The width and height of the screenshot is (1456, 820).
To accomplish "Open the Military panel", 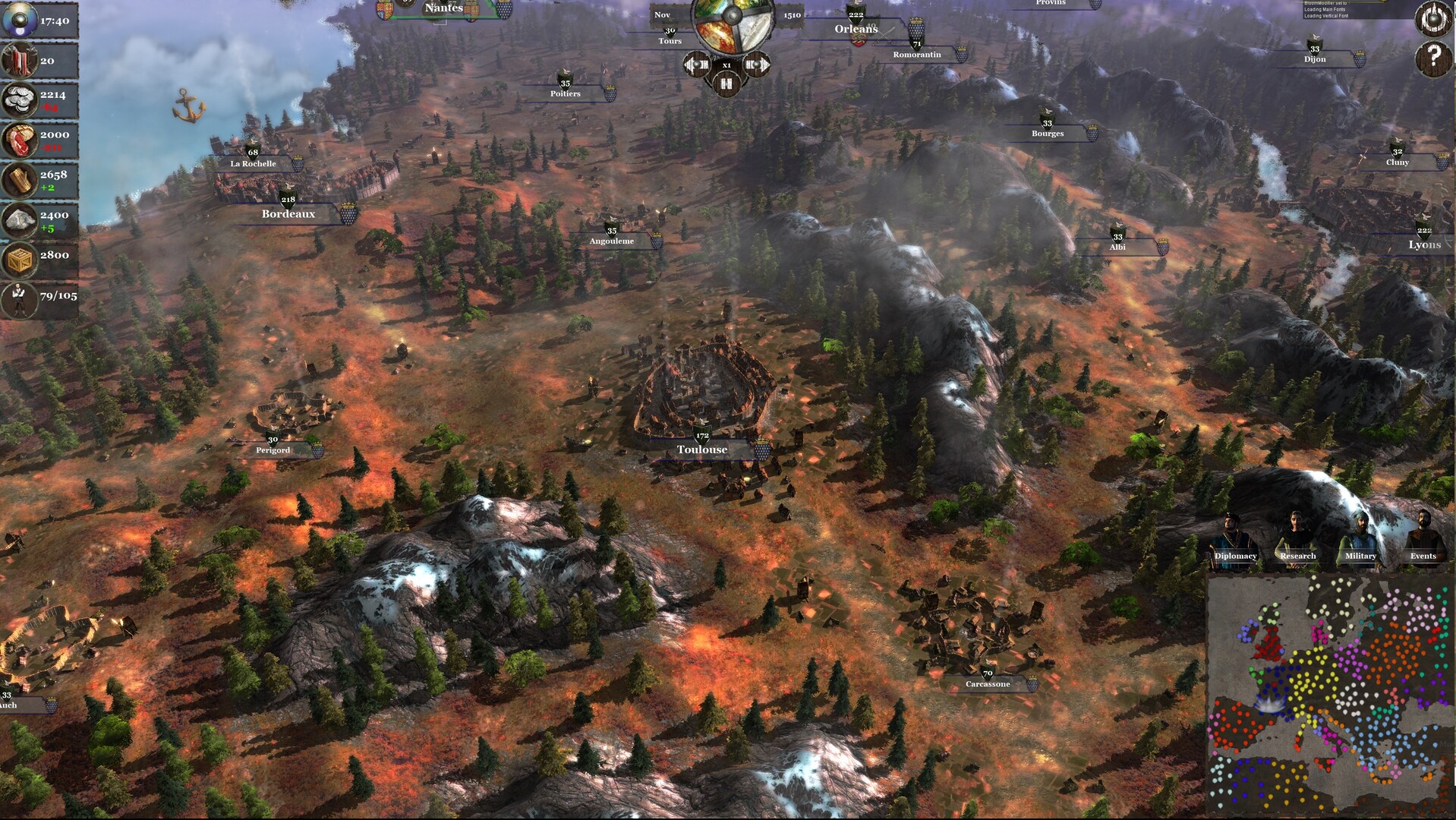I will 1360,556.
